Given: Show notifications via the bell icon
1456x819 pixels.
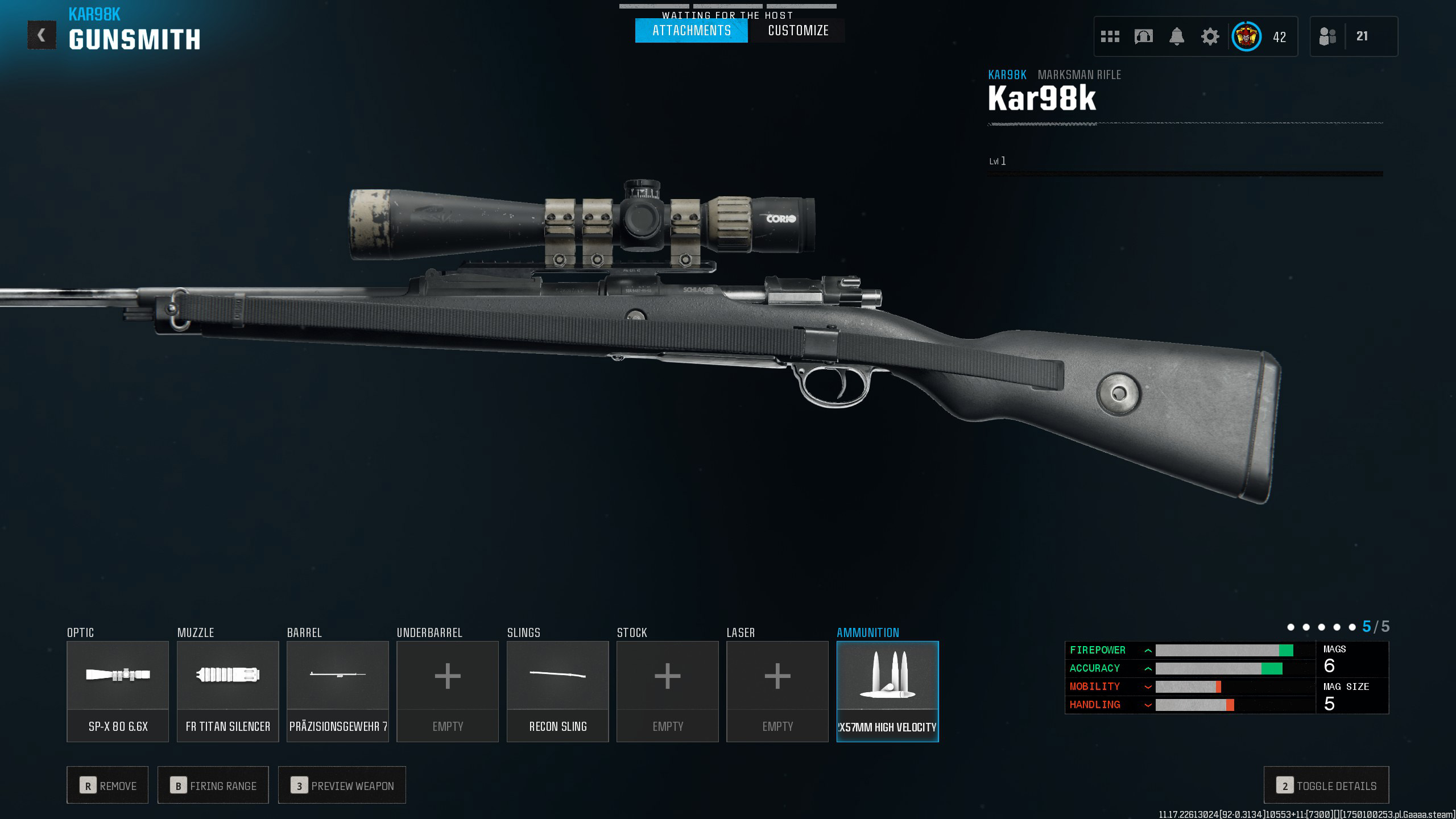Looking at the screenshot, I should tap(1177, 37).
